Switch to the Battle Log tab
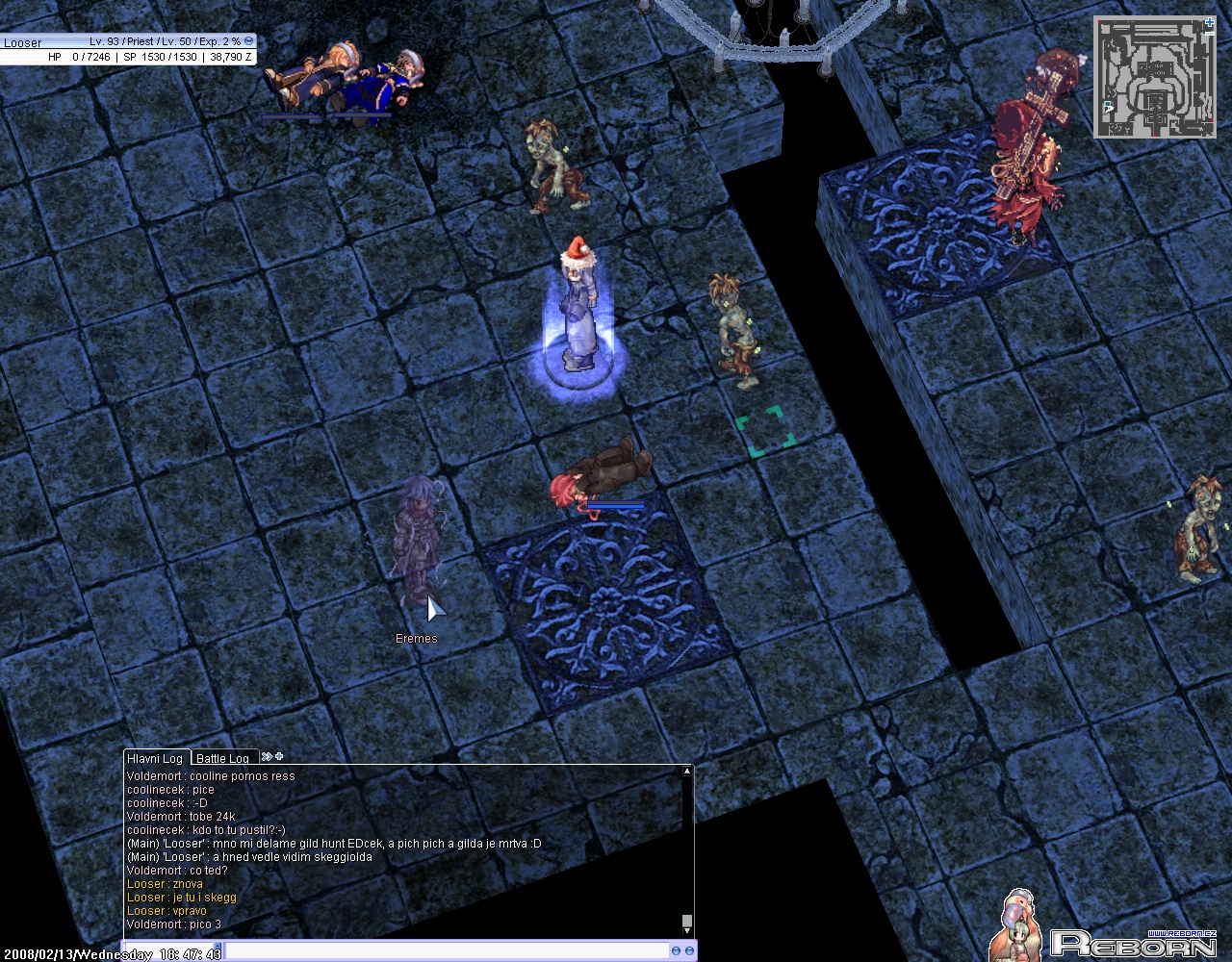Screen dimensions: 1232x962 (x=223, y=758)
